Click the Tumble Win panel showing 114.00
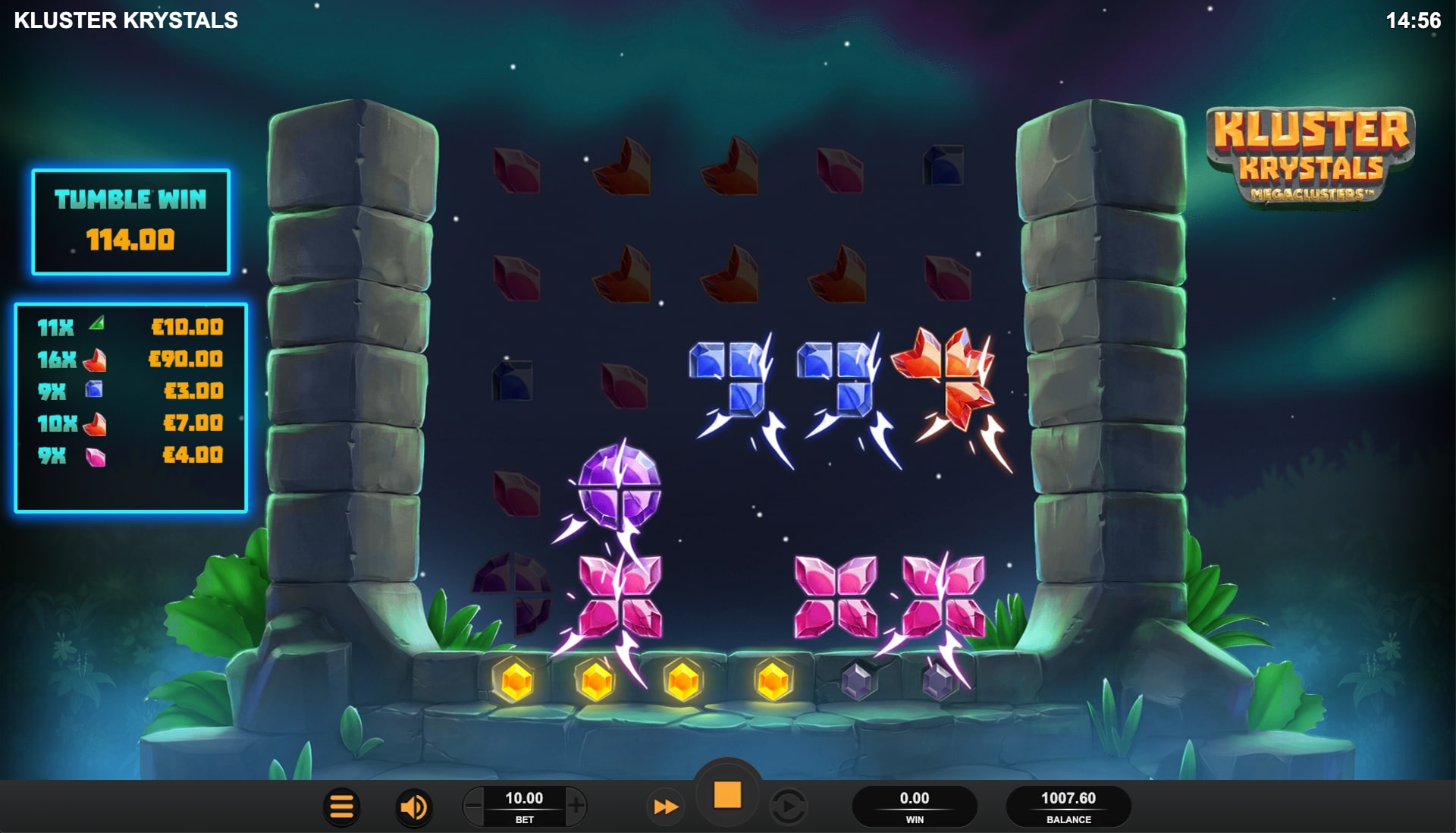The width and height of the screenshot is (1456, 833). (130, 222)
